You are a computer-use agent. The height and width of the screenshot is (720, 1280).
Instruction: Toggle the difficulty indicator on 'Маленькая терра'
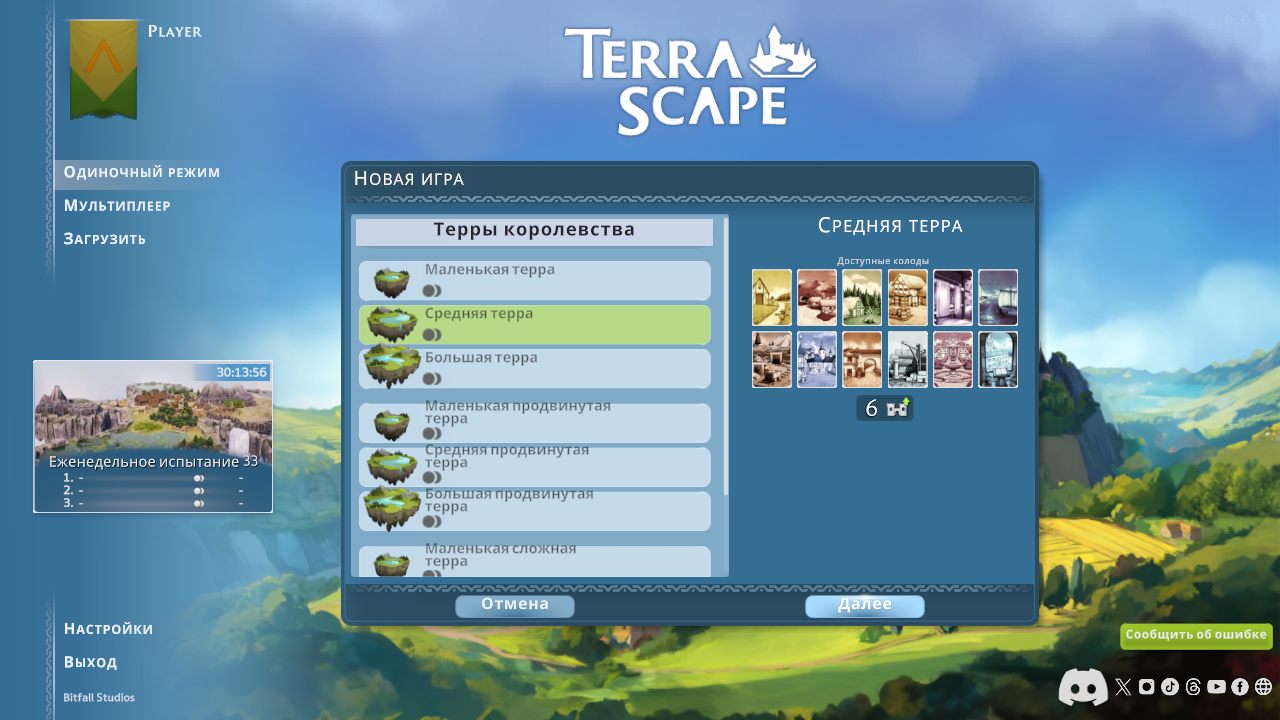[x=430, y=288]
